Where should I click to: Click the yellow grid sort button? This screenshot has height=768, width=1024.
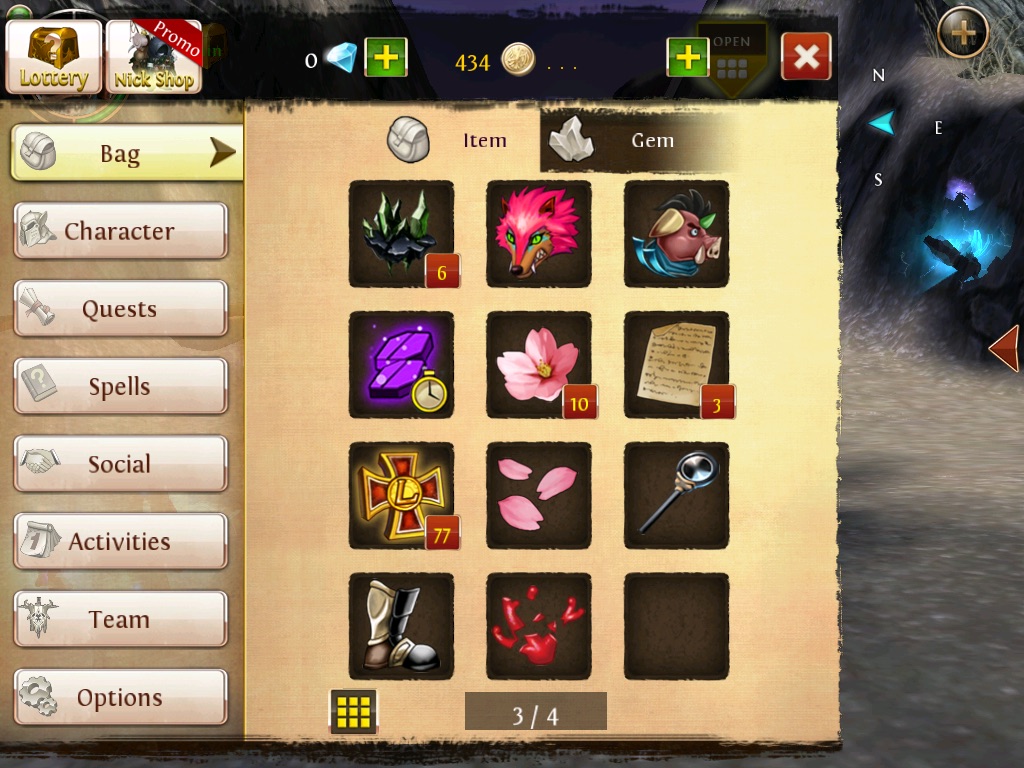tap(353, 712)
